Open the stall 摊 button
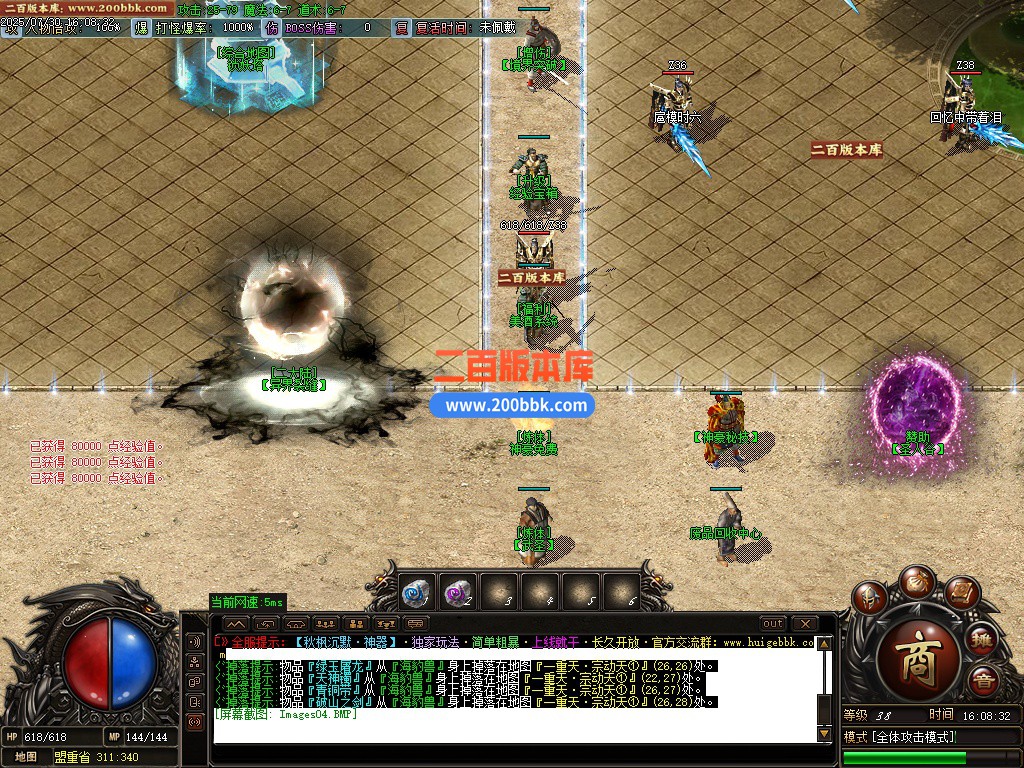Screen dimensions: 1024x768 tap(983, 637)
